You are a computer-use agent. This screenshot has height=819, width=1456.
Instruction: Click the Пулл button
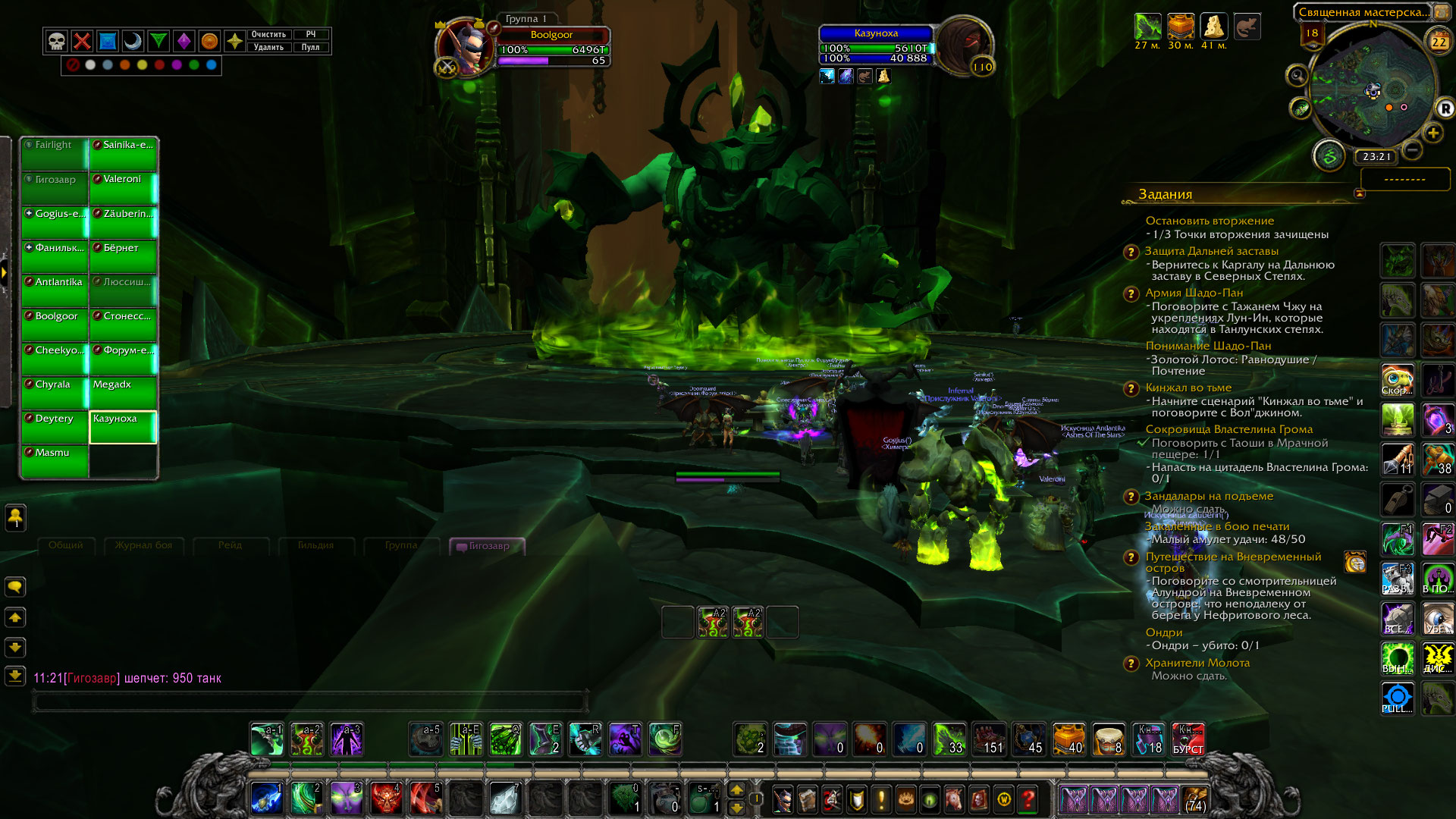pos(311,47)
